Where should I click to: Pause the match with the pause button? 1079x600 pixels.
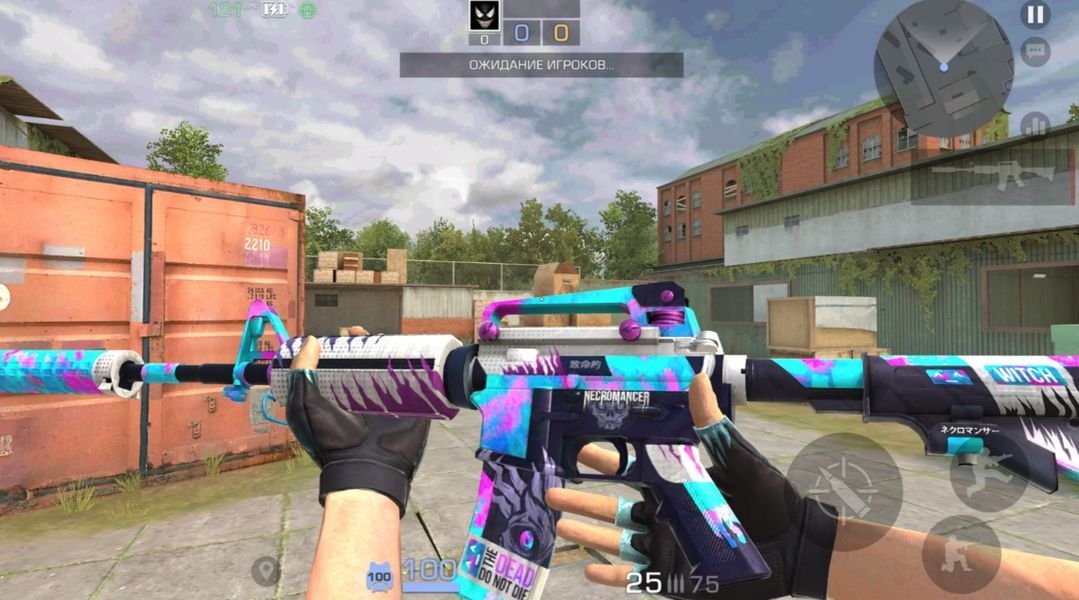pos(1035,15)
